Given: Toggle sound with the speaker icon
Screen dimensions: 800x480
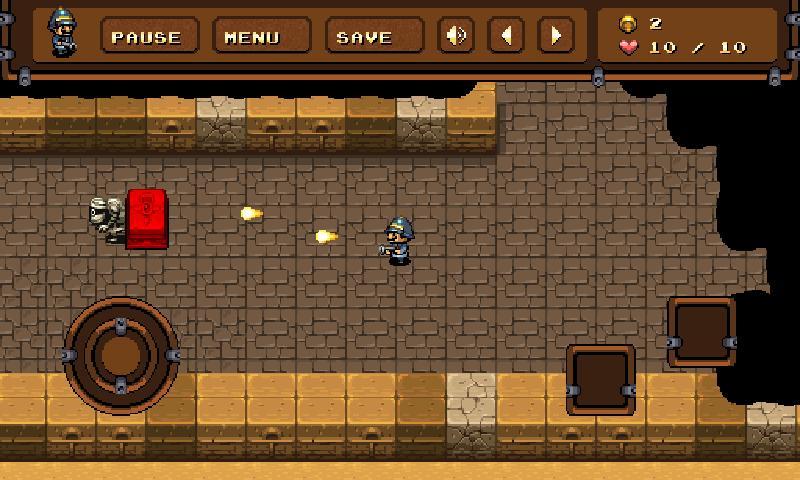Looking at the screenshot, I should pos(456,36).
